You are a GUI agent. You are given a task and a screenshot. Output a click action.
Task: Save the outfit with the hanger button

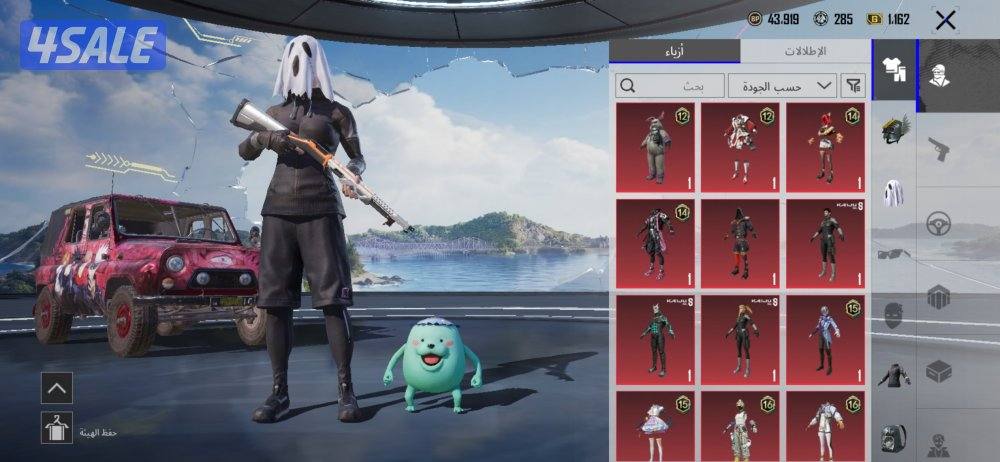click(x=56, y=428)
